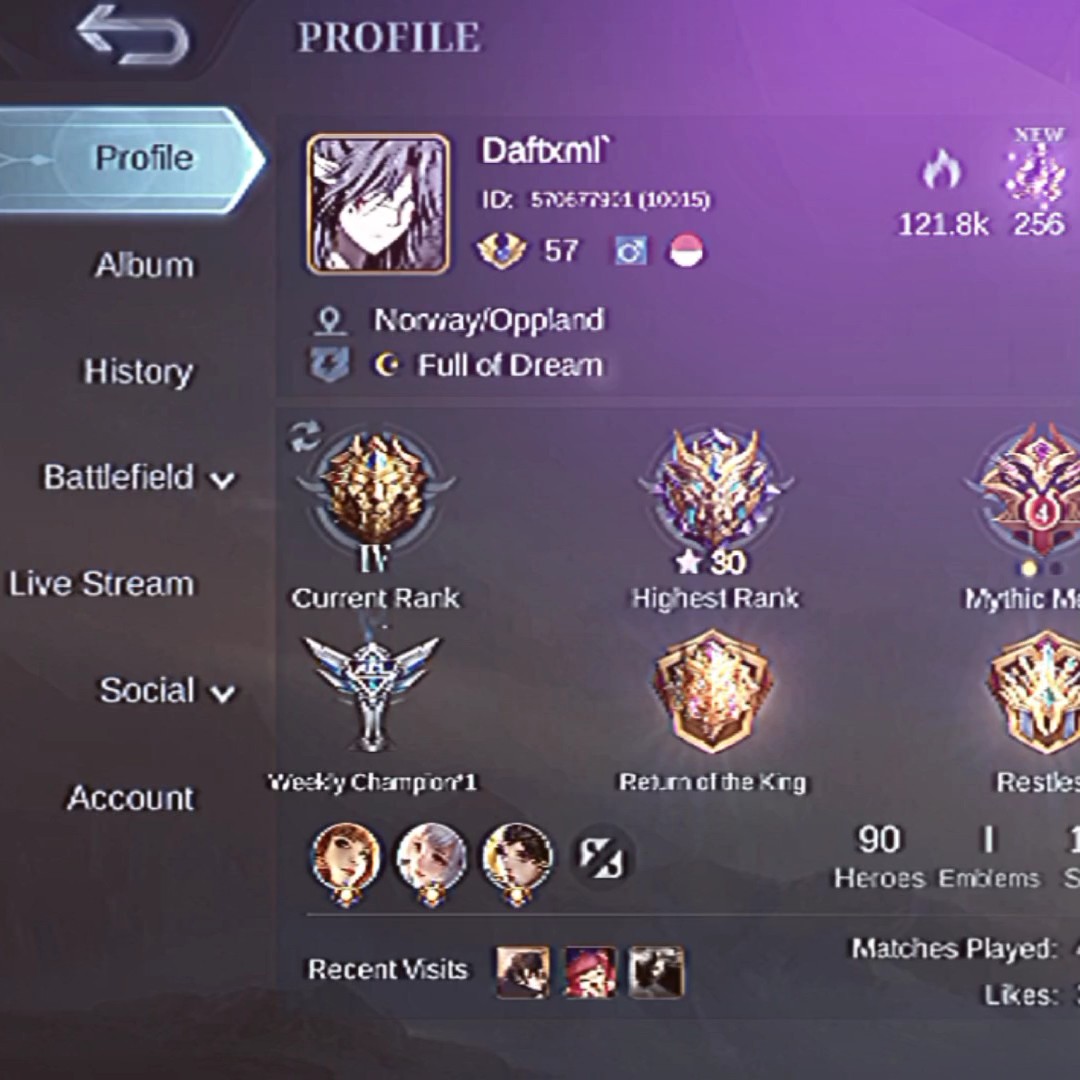This screenshot has width=1080, height=1080.
Task: Open the Full of Dream squad
Action: coord(510,366)
